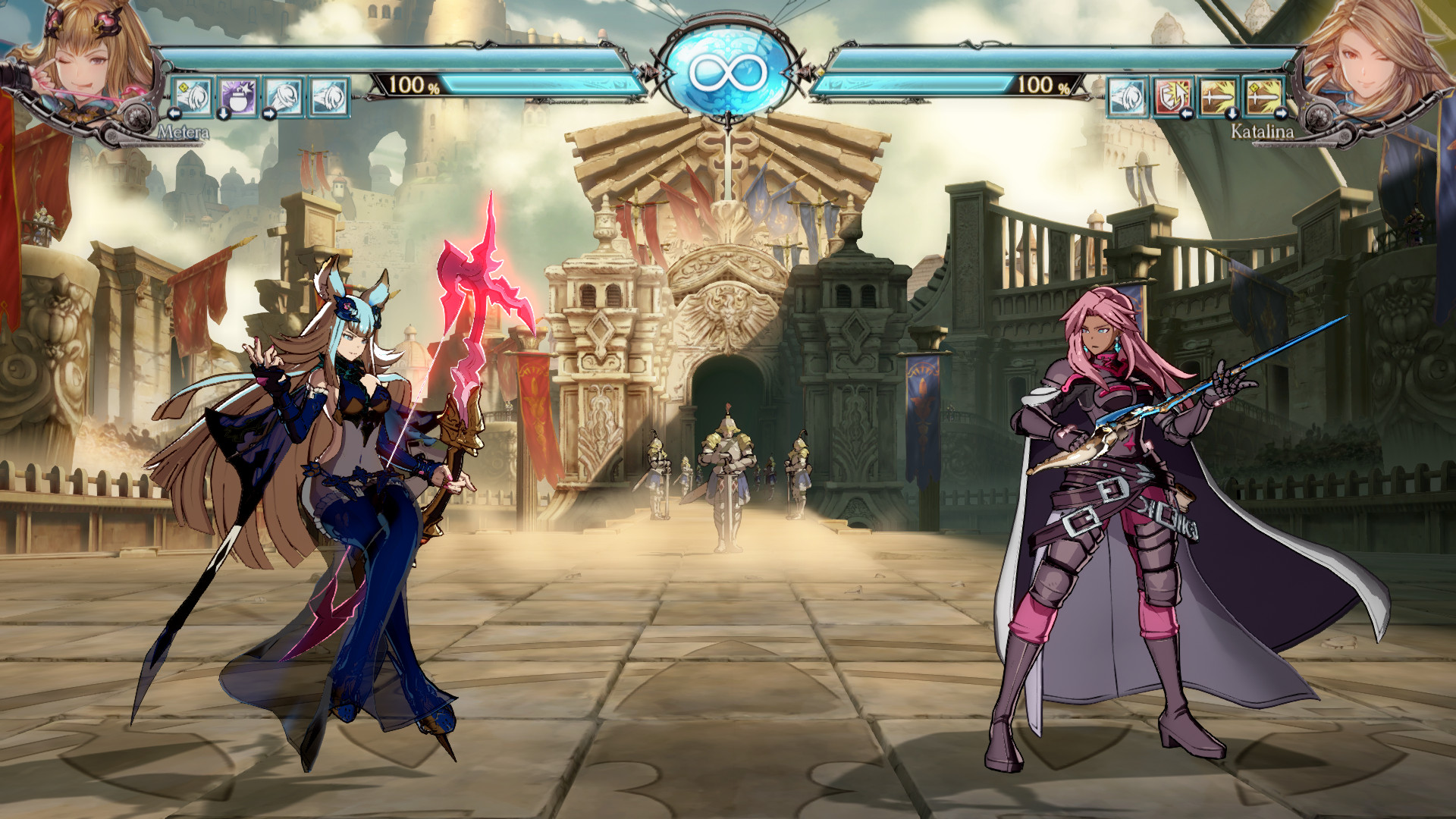Select Katalina's red shield counter skill icon
Image resolution: width=1456 pixels, height=819 pixels.
pos(1173,97)
